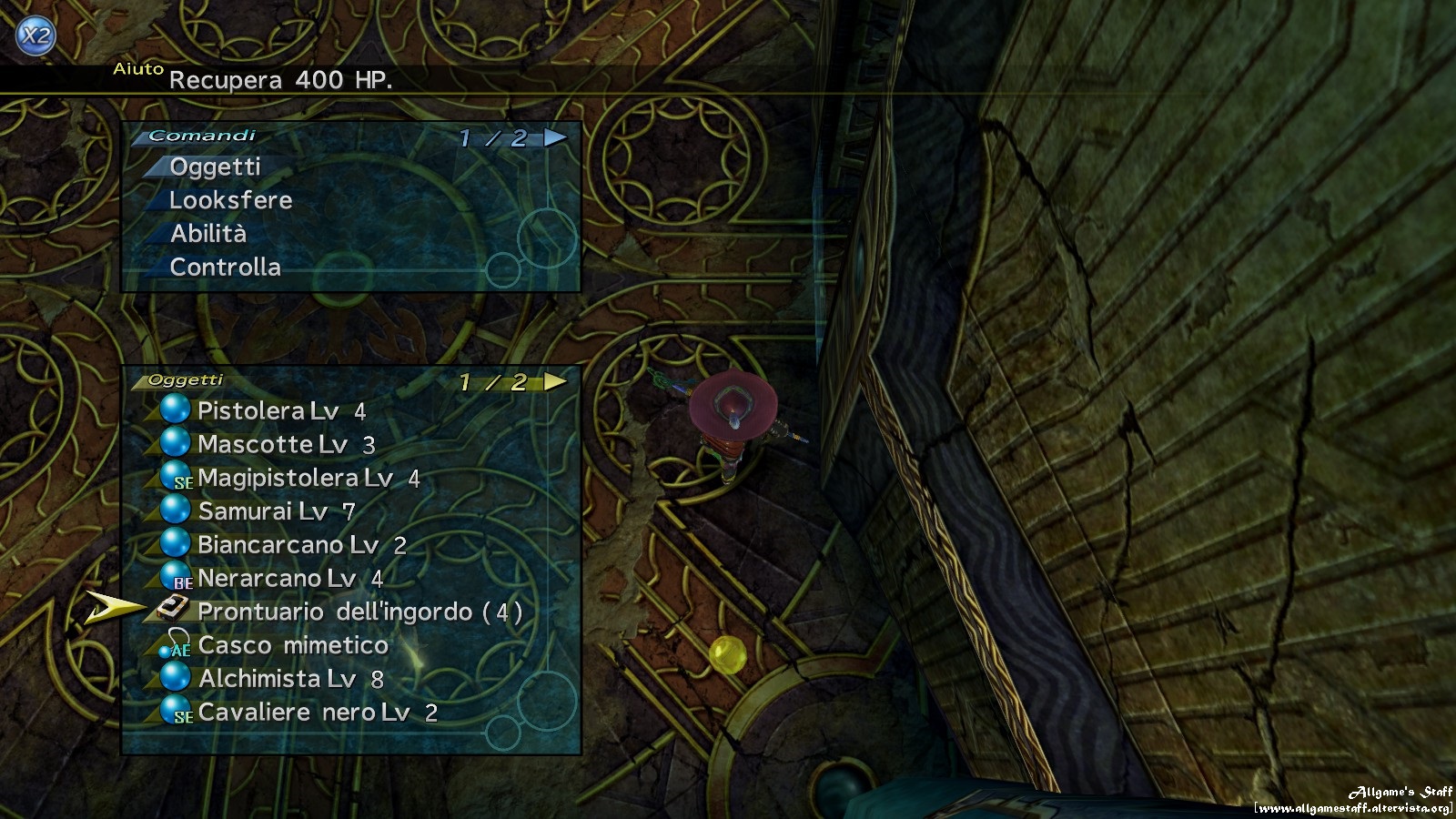Screen dimensions: 1456x819
Task: Click the X2 speed indicator icon
Action: click(x=35, y=34)
